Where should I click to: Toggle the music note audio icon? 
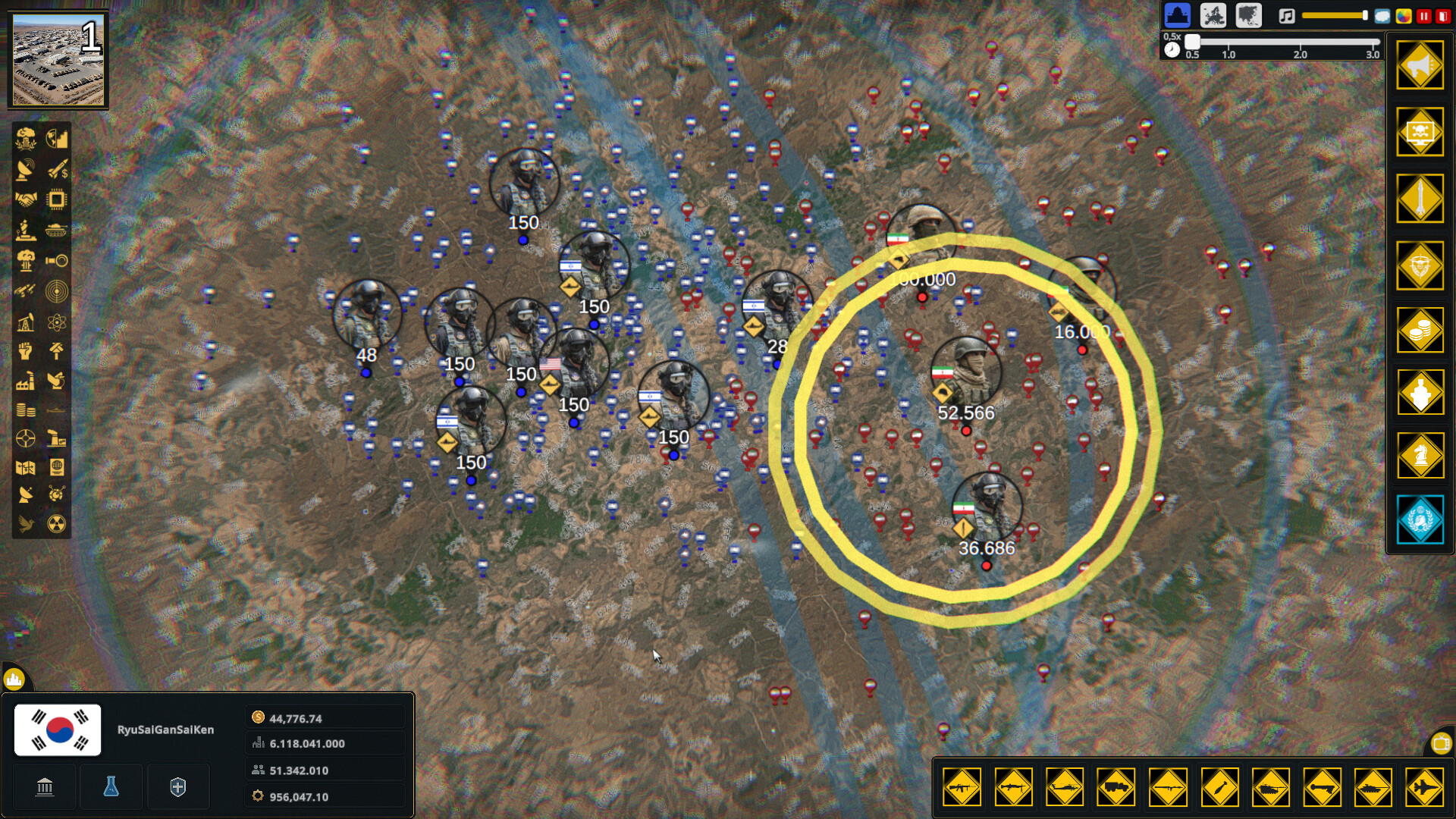pos(1285,16)
